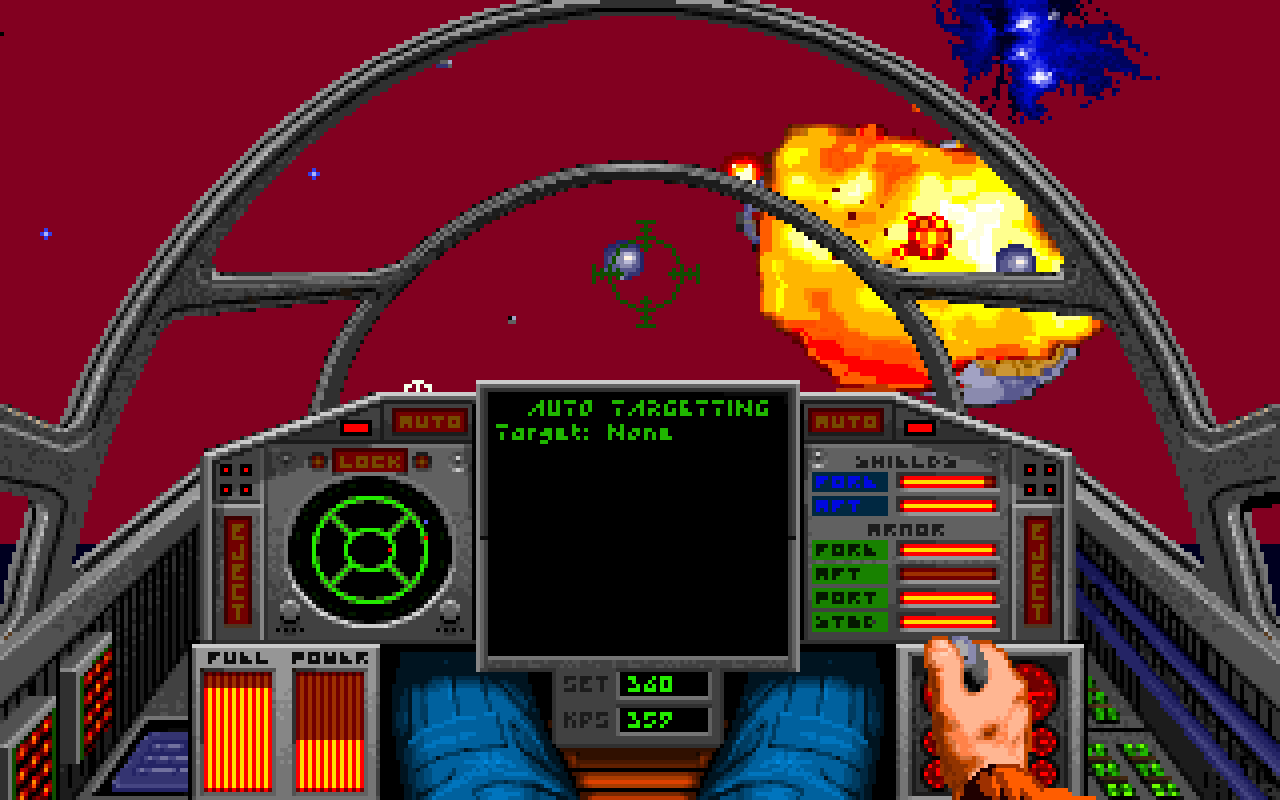
Task: Select the left AUTO pilot indicator
Action: tap(428, 421)
